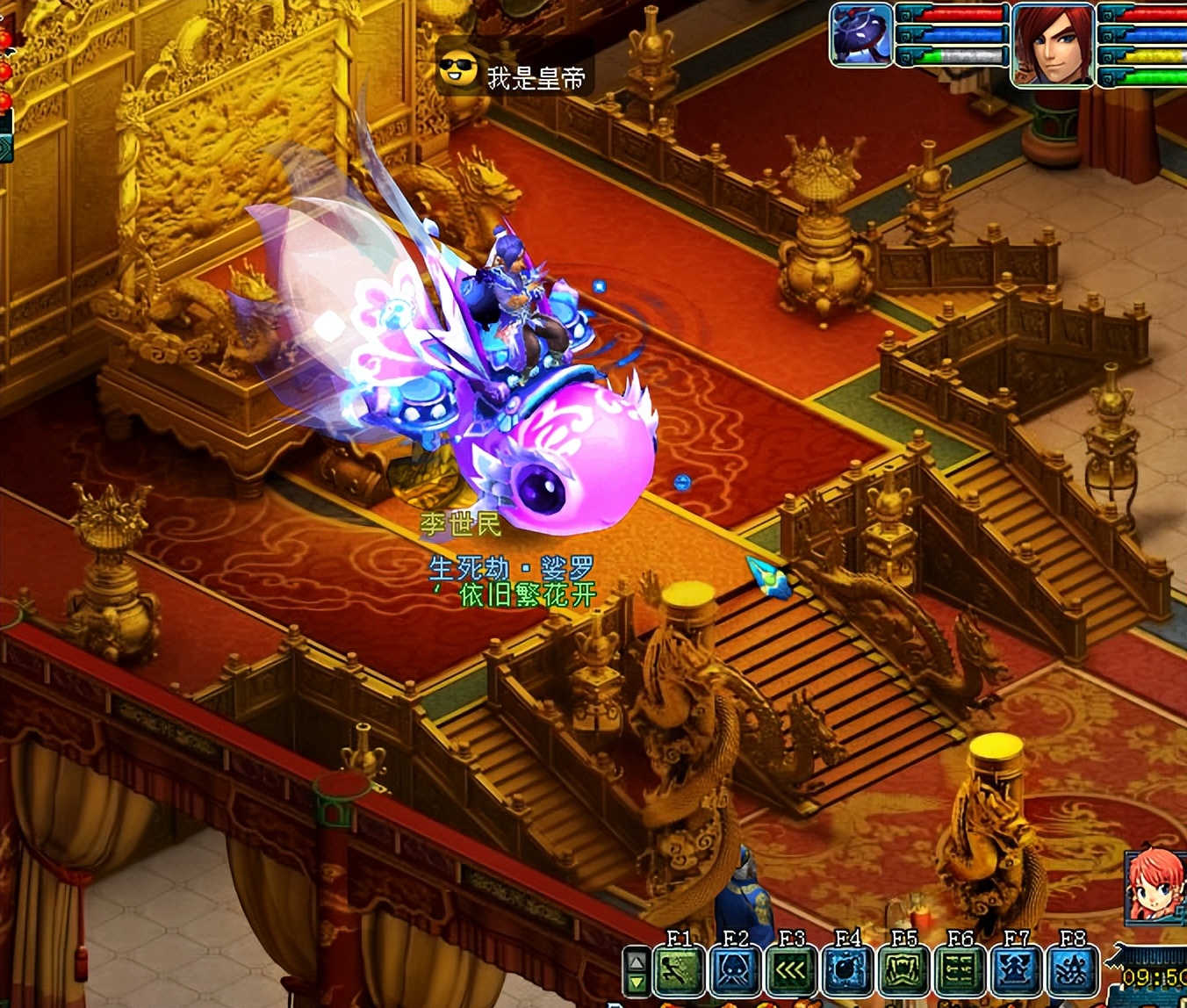Screen dimensions: 1187x1008
Task: Select the F7 blue tiered tower skill
Action: (x=1017, y=973)
